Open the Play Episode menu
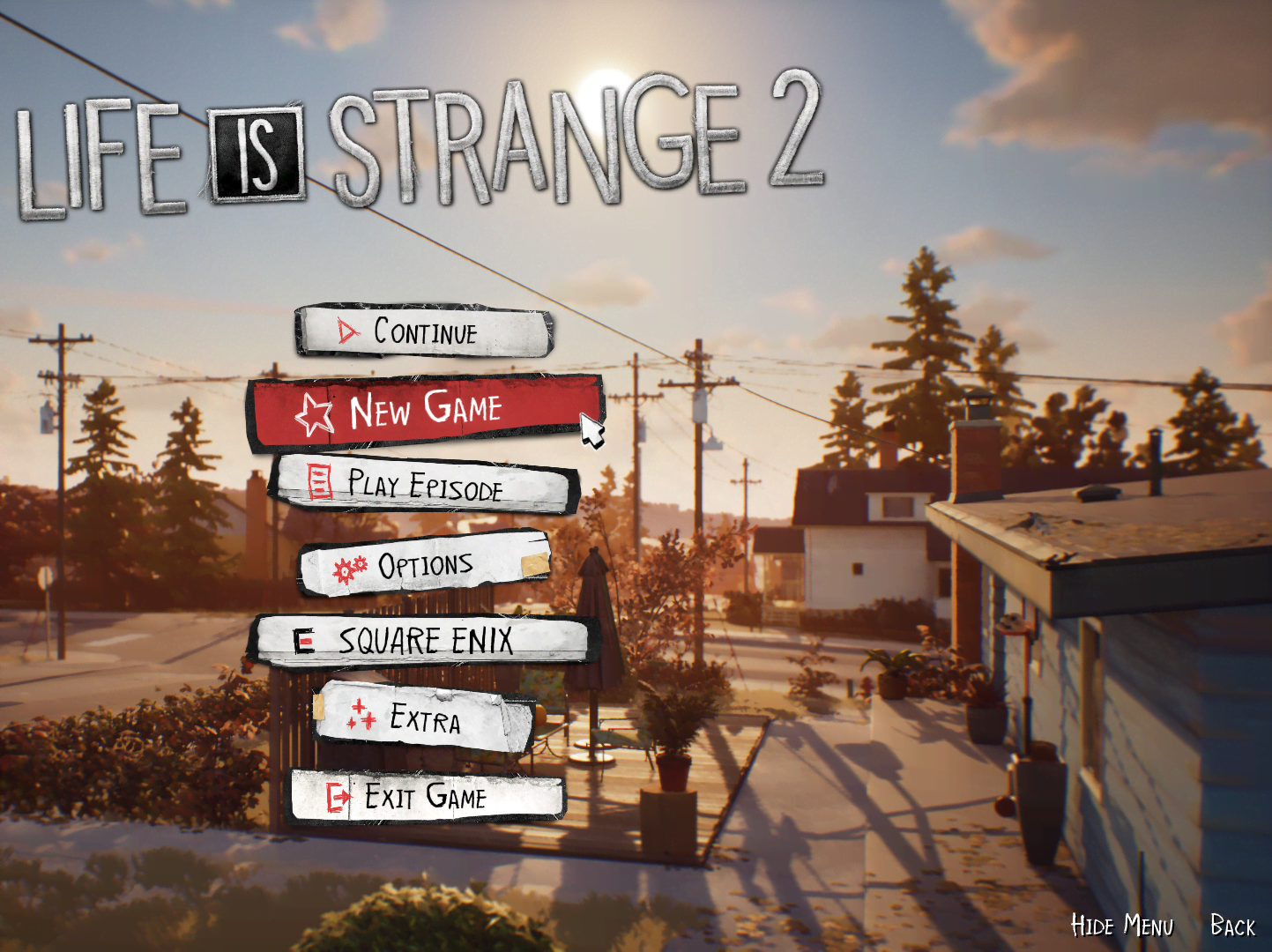Image resolution: width=1272 pixels, height=952 pixels. [425, 485]
